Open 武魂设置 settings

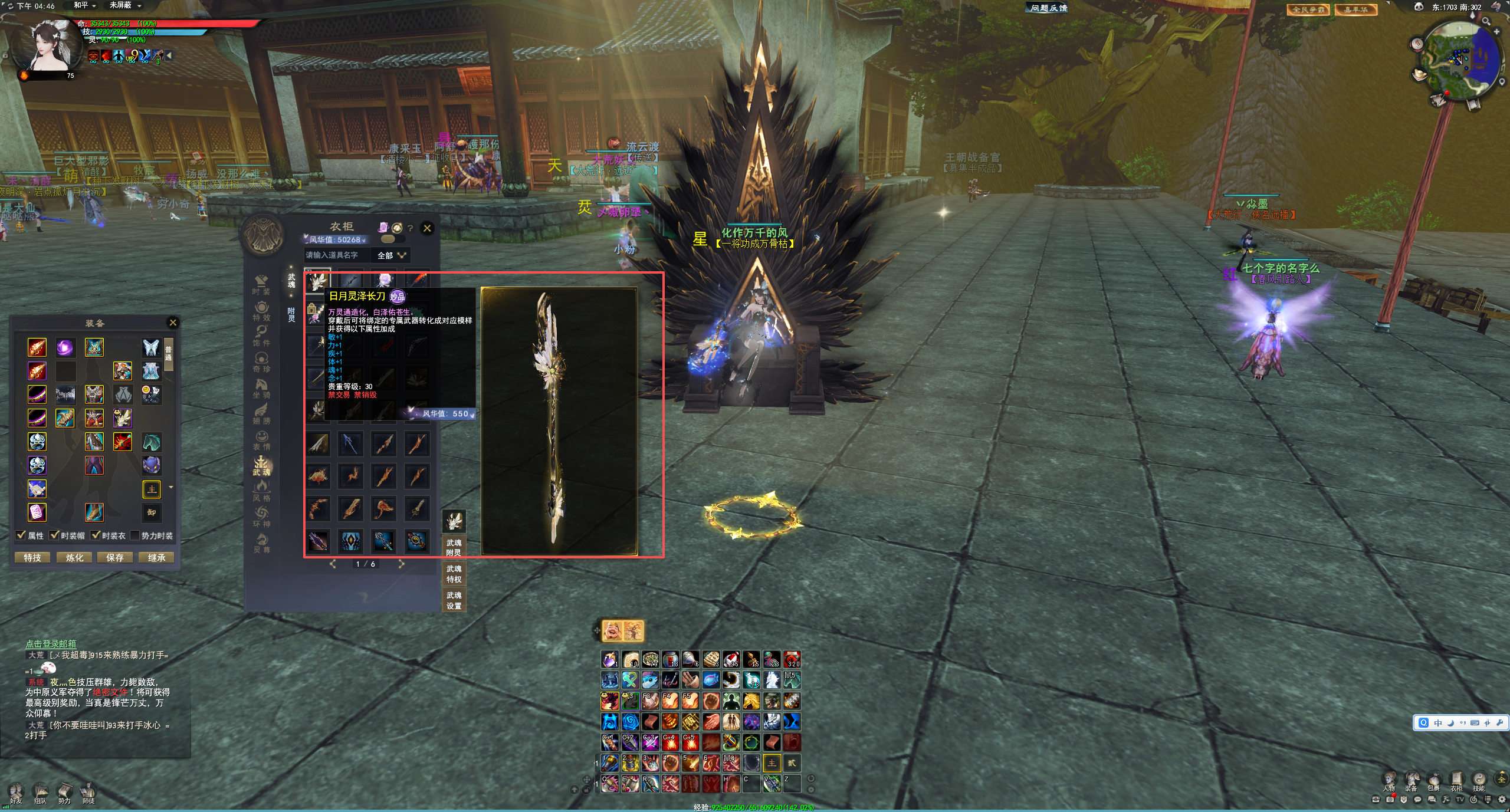coord(454,600)
